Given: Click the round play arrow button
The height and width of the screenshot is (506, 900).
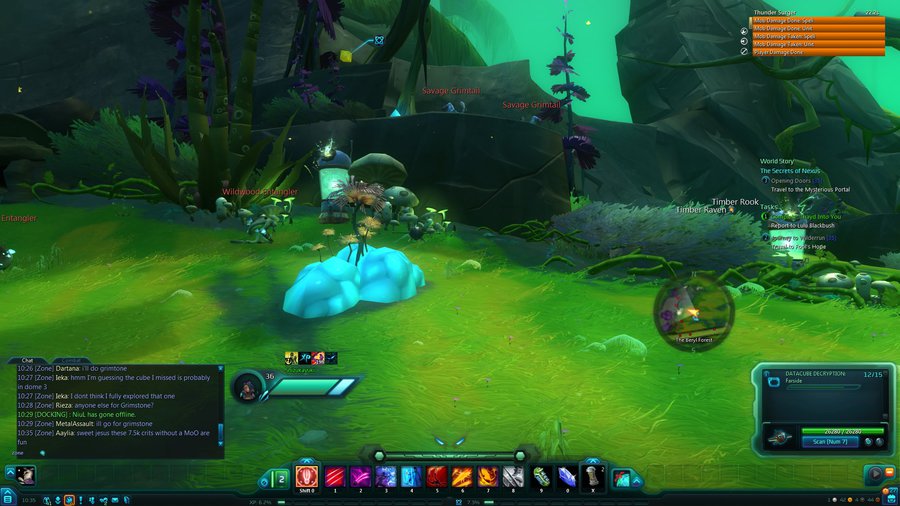Looking at the screenshot, I should (x=875, y=474).
